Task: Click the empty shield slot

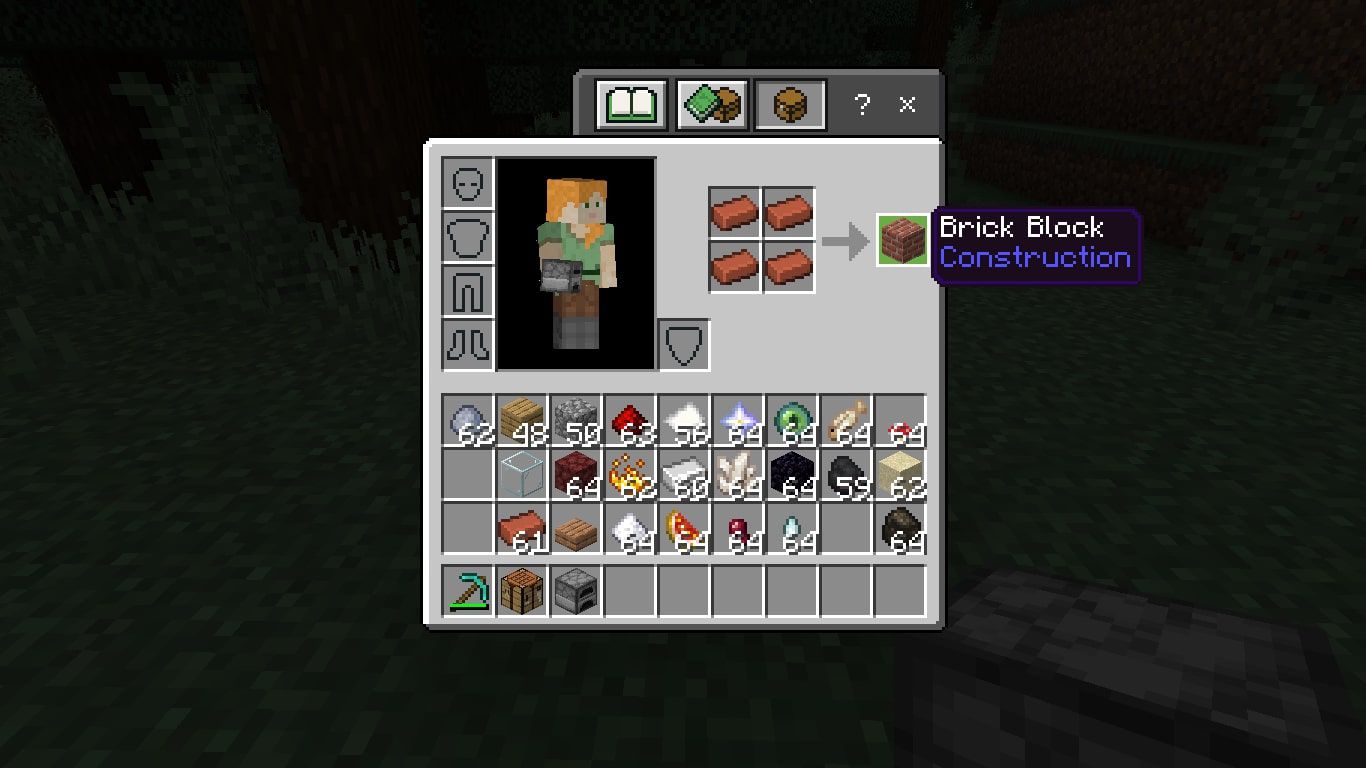Action: pos(684,343)
